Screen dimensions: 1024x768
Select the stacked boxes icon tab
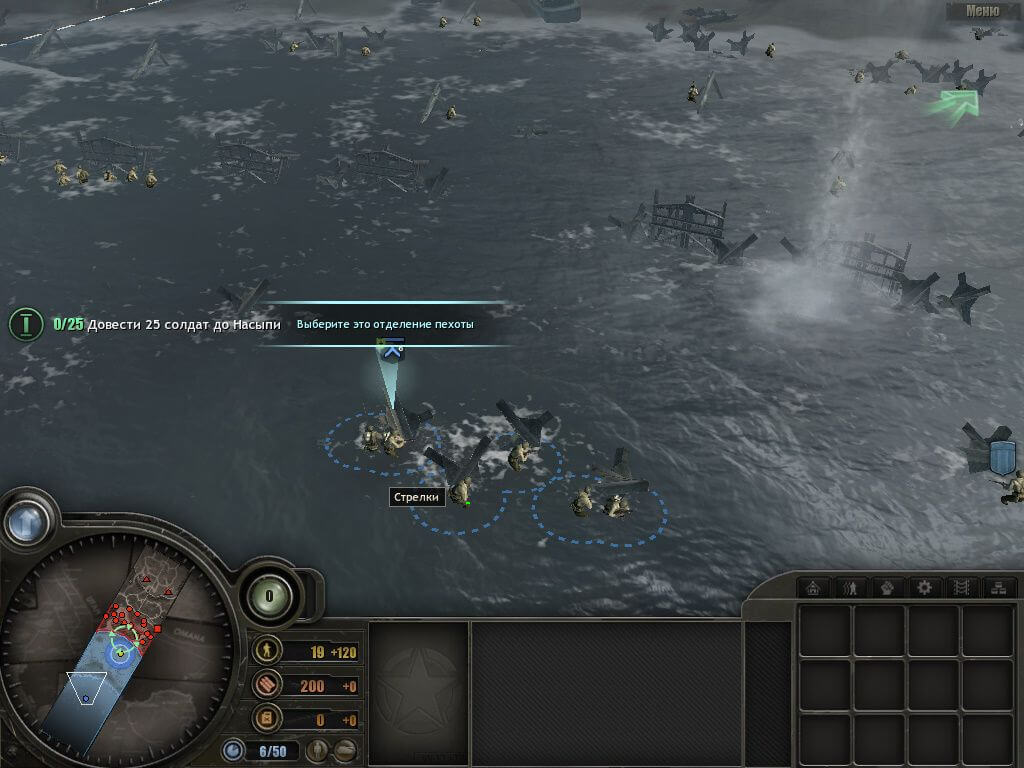(x=997, y=587)
